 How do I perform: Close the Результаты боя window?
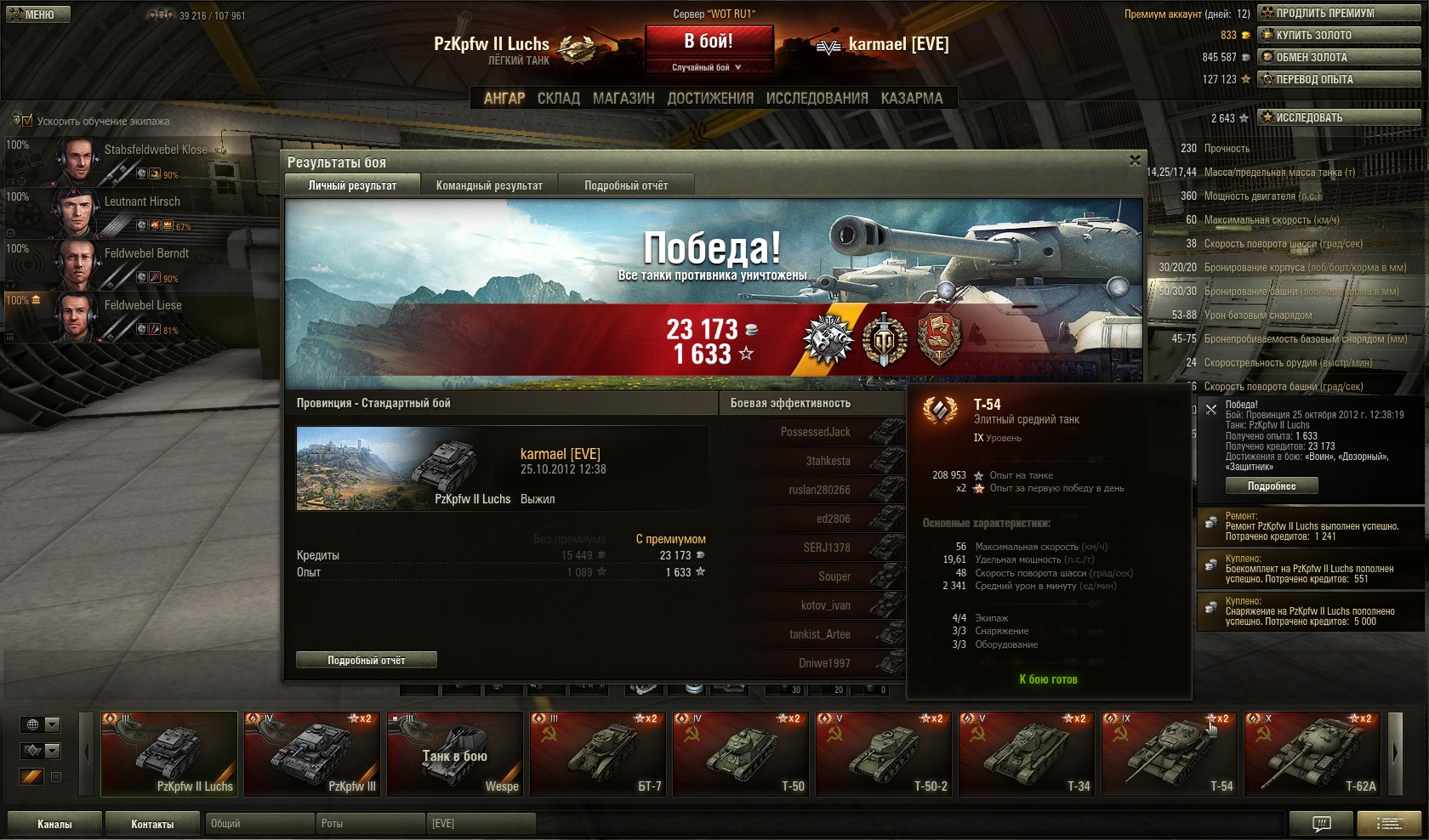click(1135, 161)
